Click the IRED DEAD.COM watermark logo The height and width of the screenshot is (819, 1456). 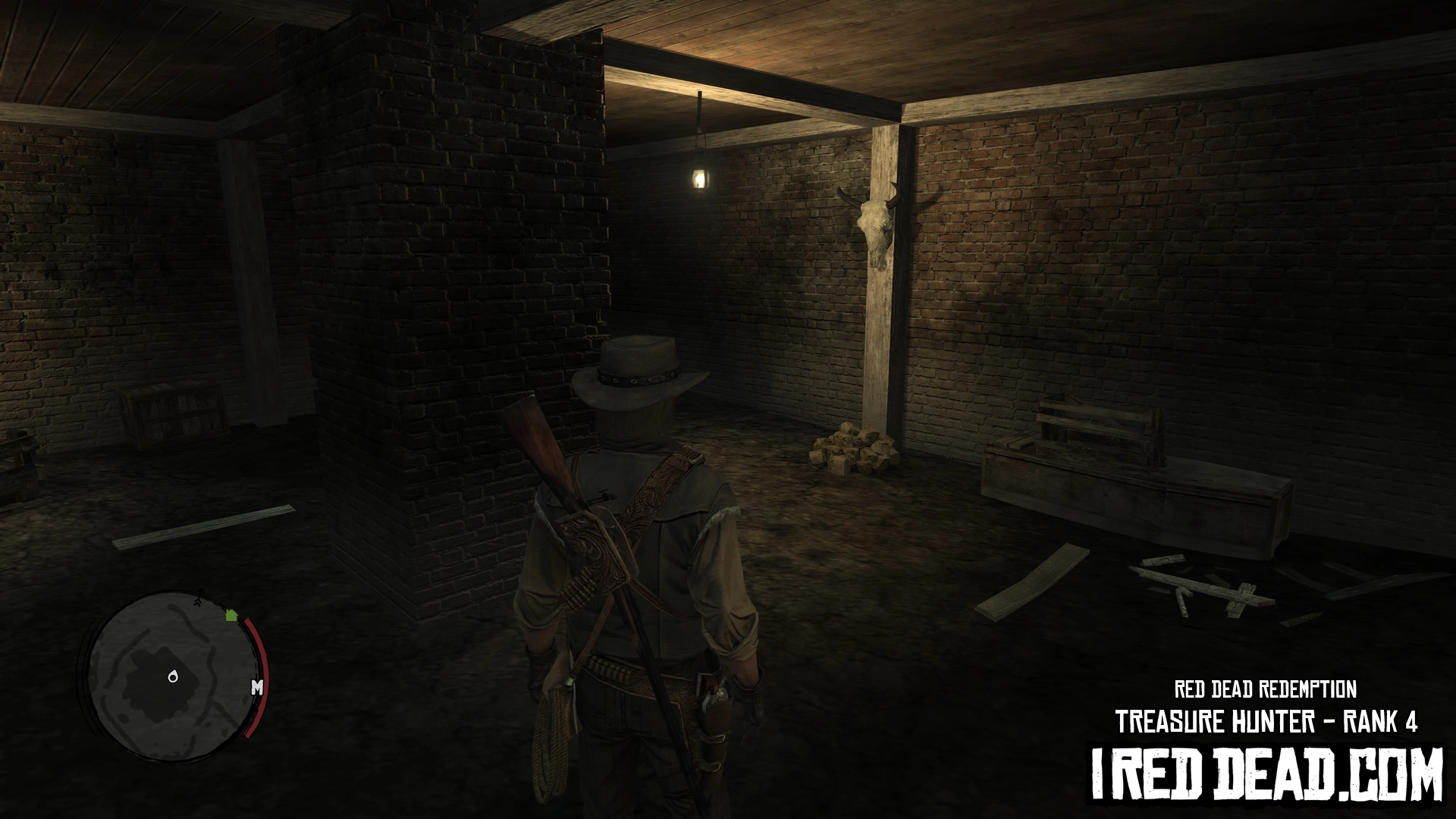[1266, 774]
